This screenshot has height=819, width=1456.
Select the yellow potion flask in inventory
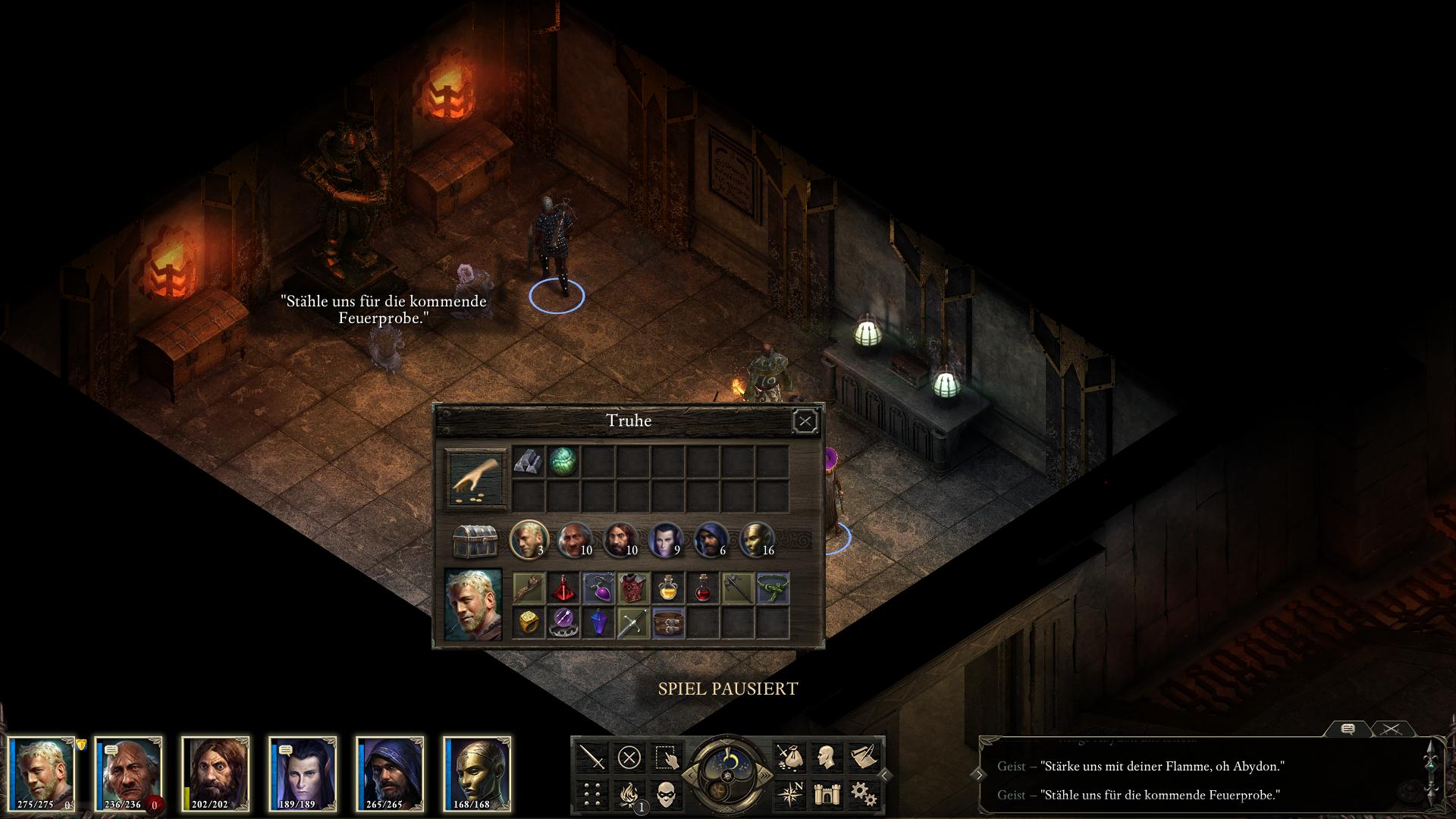[667, 588]
